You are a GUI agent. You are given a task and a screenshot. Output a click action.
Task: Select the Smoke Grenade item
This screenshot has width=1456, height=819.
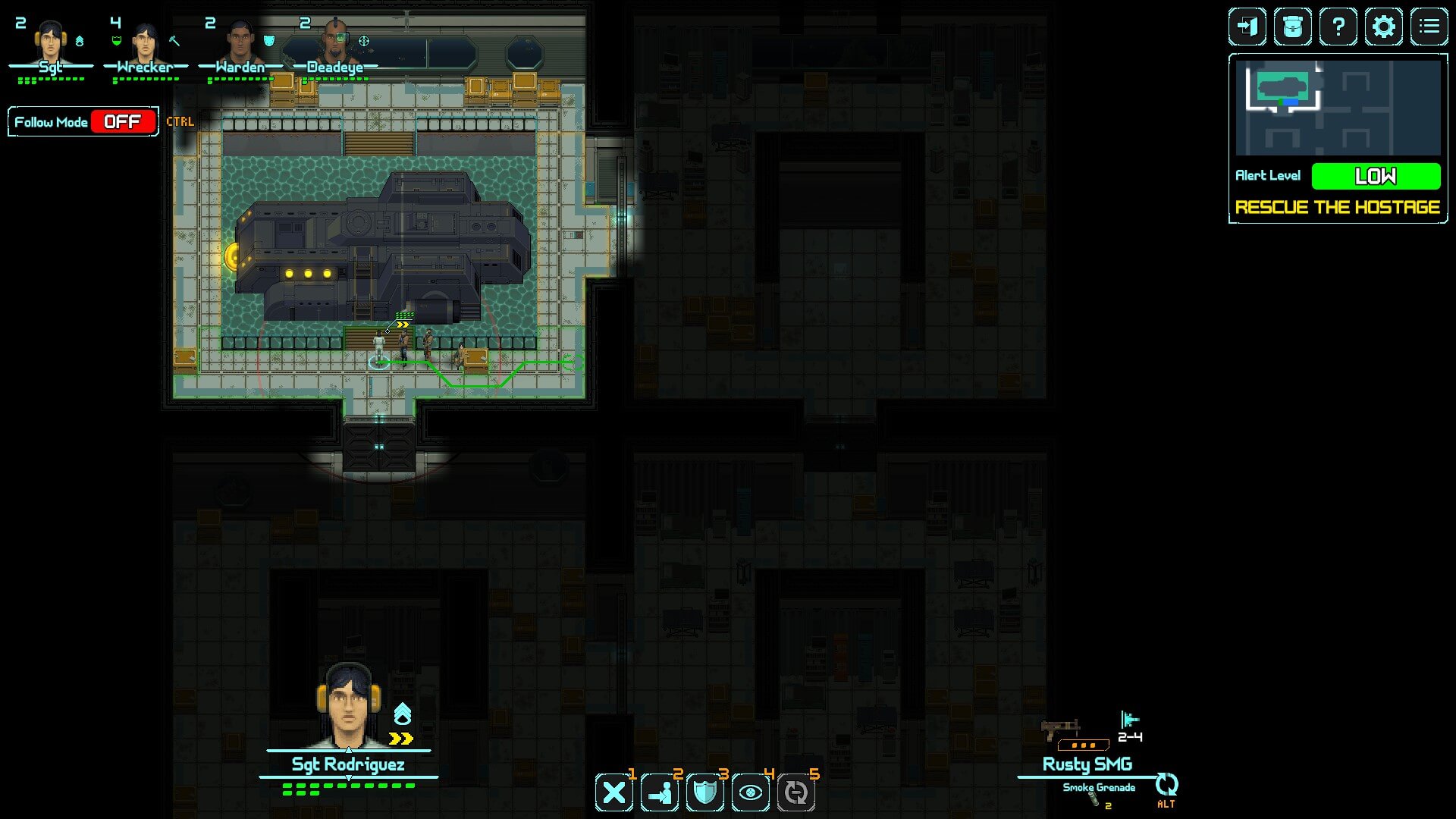click(1099, 789)
